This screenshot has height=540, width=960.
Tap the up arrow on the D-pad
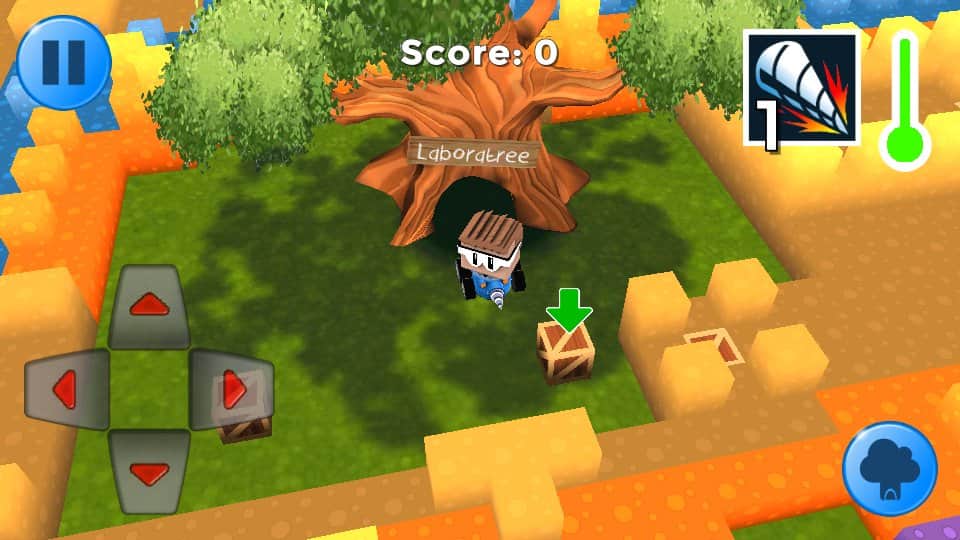click(149, 306)
